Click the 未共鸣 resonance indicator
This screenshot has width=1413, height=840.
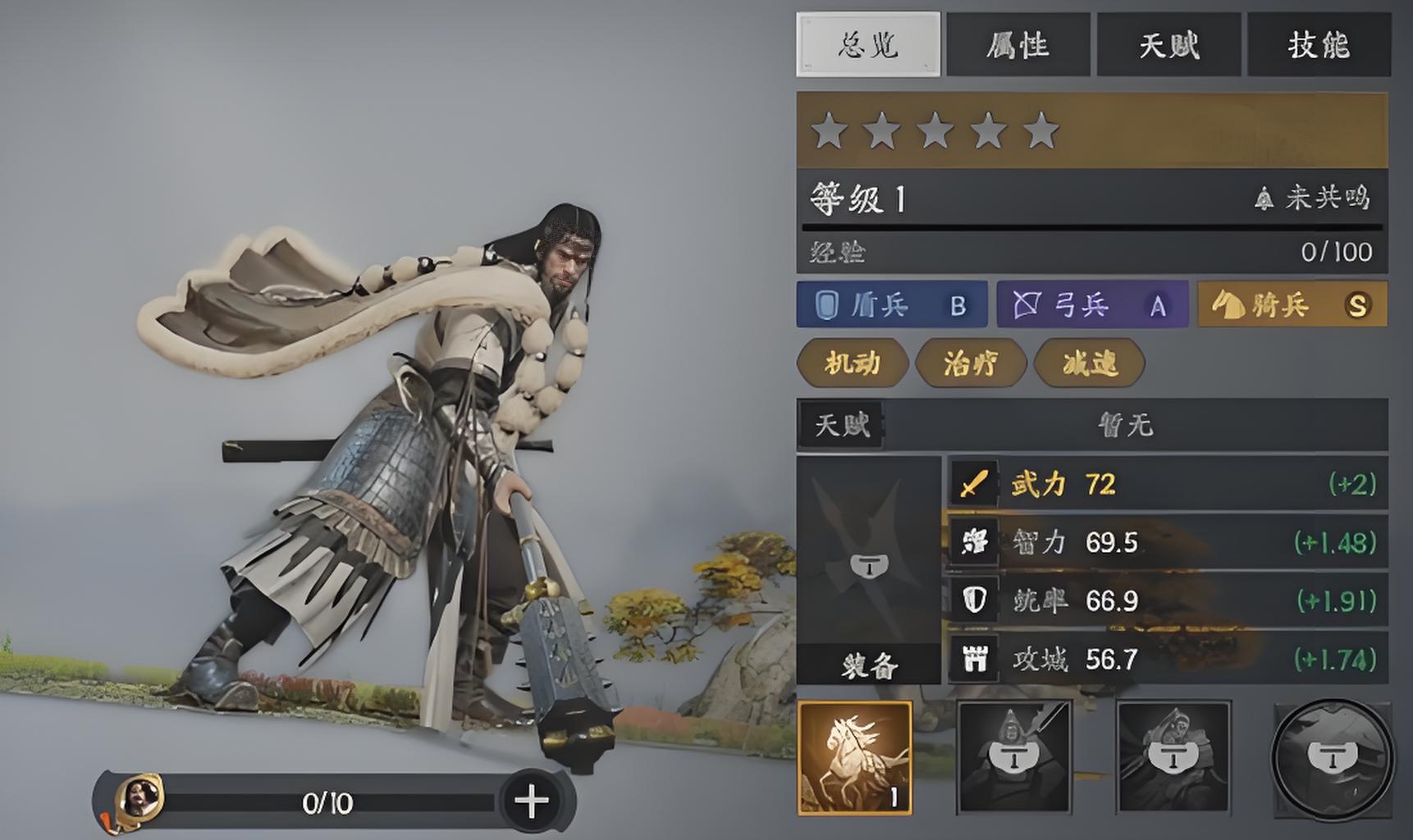point(1313,198)
